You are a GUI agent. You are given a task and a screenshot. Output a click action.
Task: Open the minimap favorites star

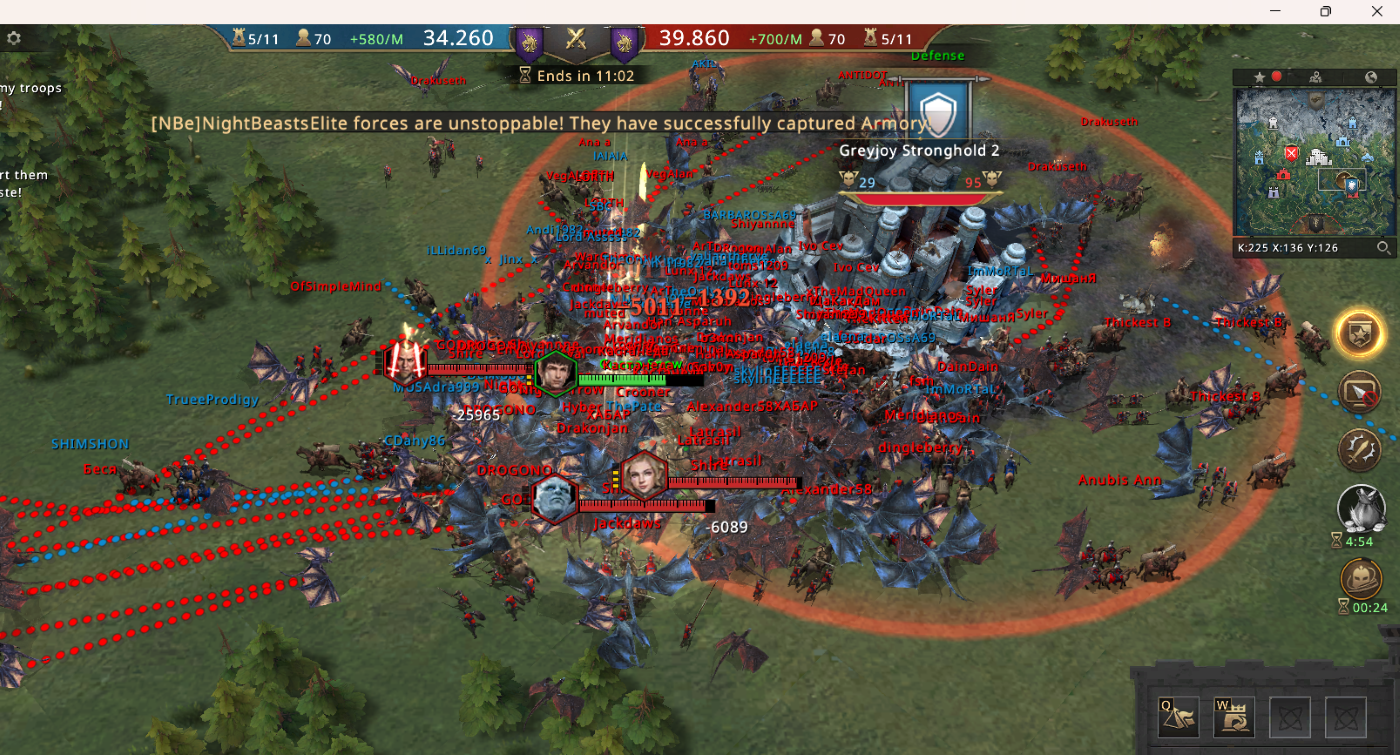coord(1259,77)
